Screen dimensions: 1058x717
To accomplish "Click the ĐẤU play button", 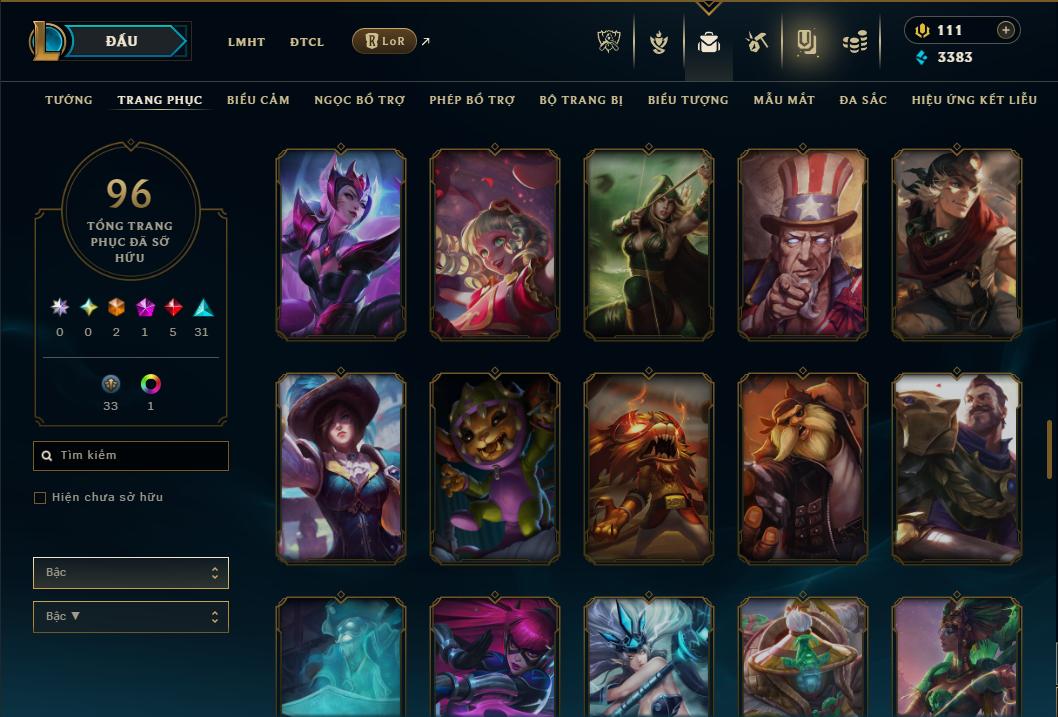I will tap(121, 41).
